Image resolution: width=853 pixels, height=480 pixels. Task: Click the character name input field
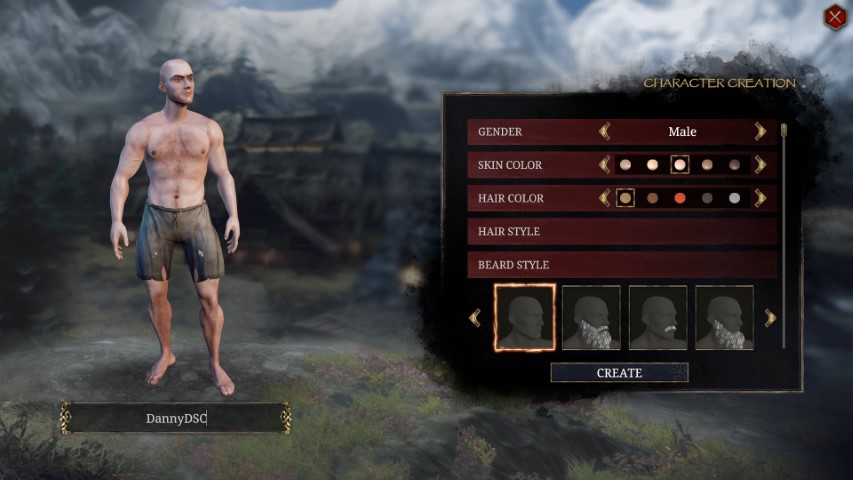coord(175,418)
